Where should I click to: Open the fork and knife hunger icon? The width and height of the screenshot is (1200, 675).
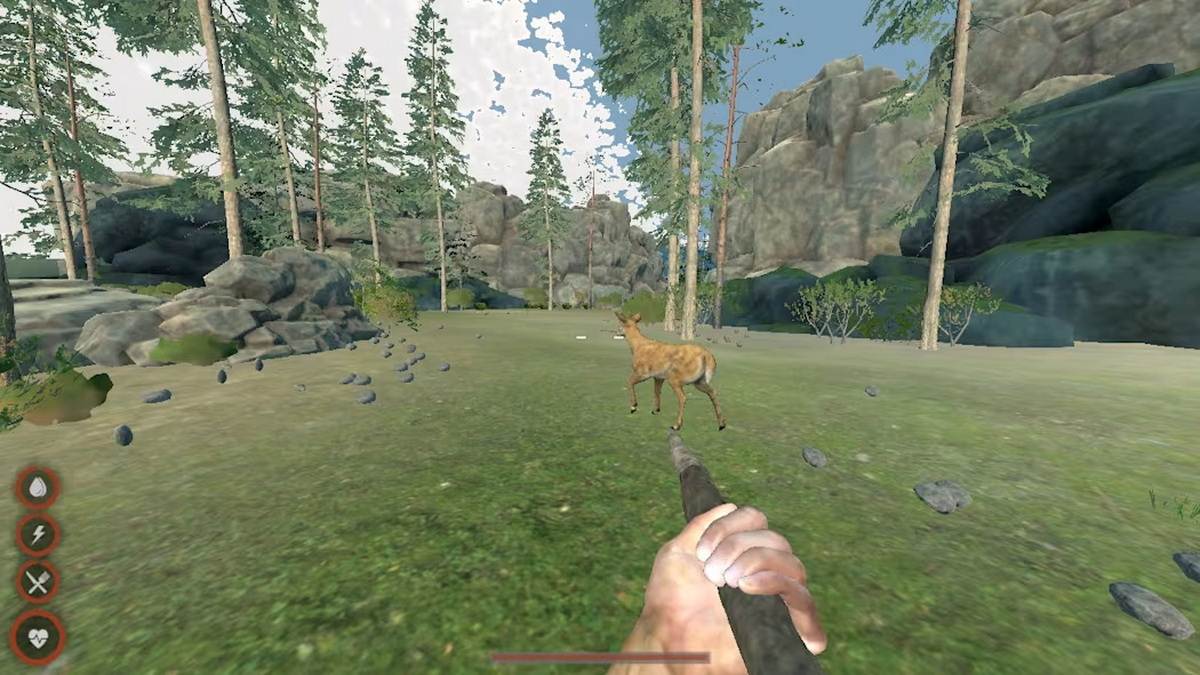tap(38, 582)
